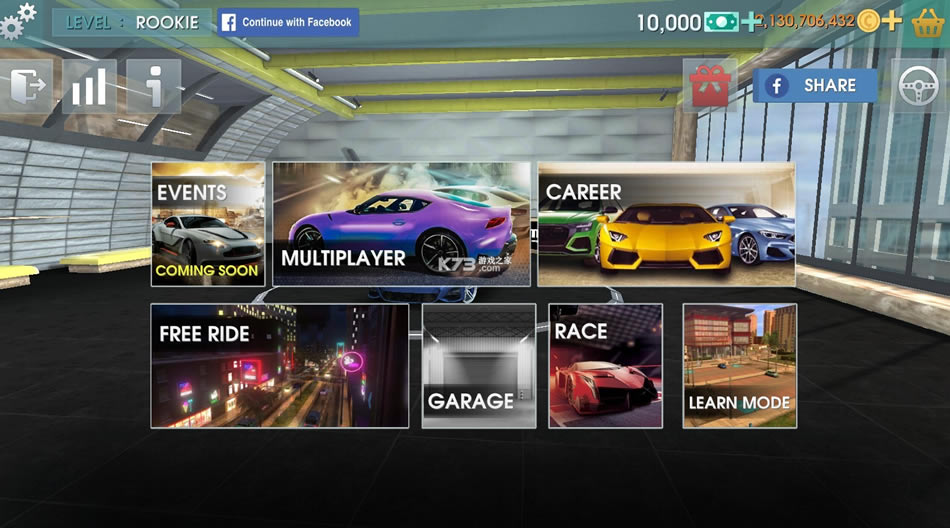The height and width of the screenshot is (528, 950).
Task: Show the info panel
Action: pyautogui.click(x=154, y=86)
